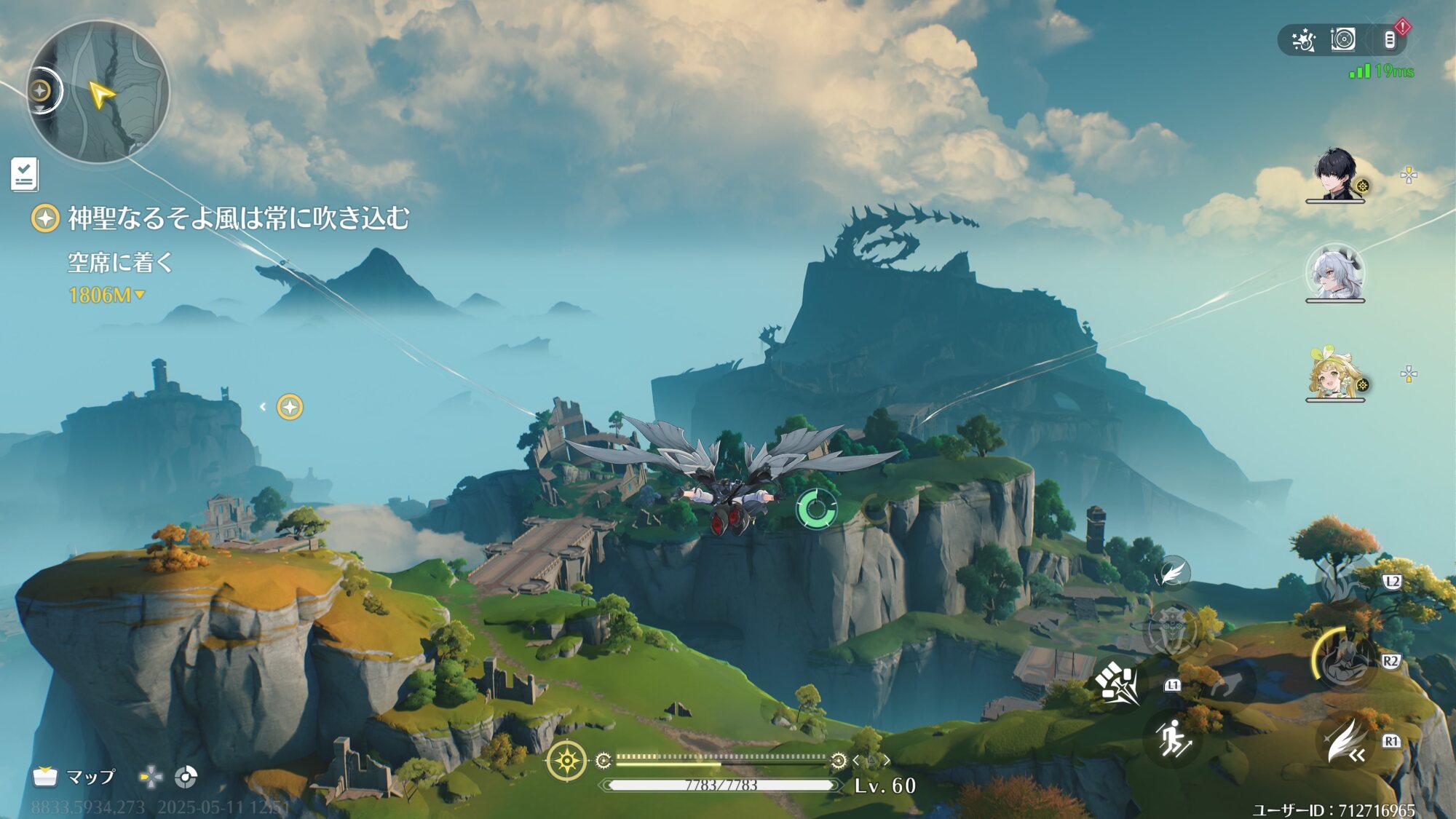Switch to the black-haired character portrait

coord(1335,175)
